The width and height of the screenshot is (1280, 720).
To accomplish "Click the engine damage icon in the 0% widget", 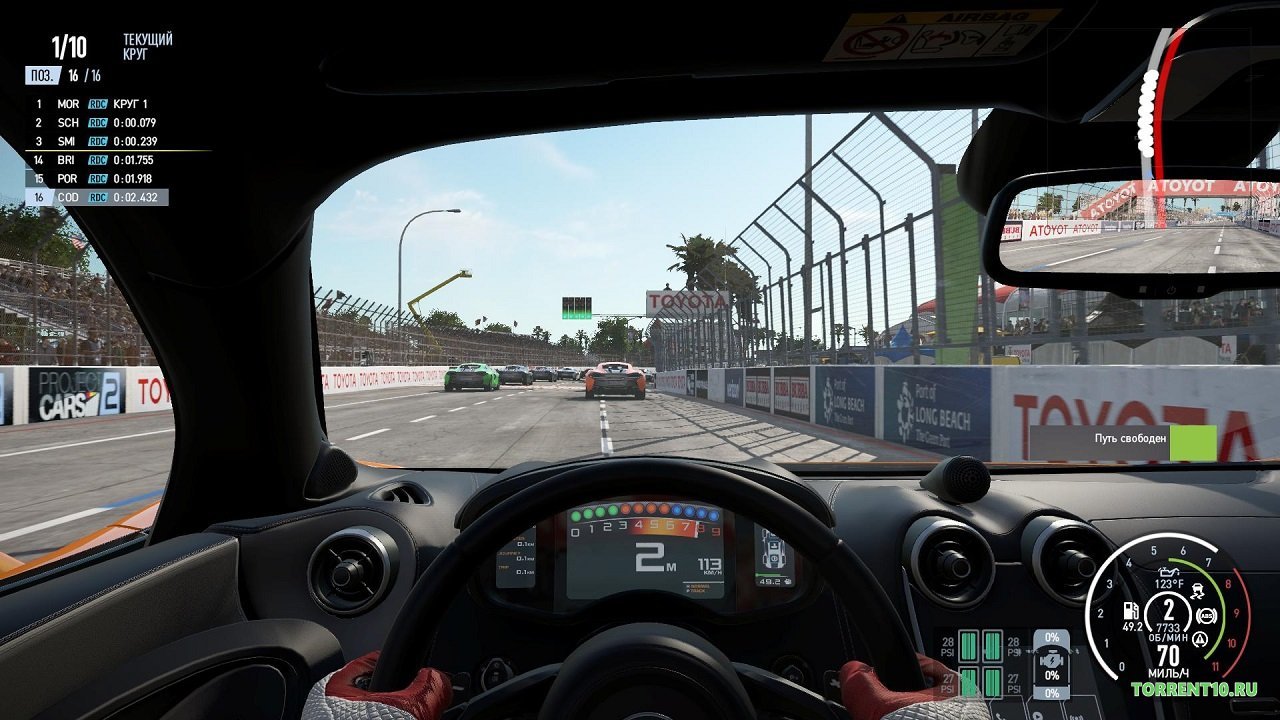I will point(1052,660).
